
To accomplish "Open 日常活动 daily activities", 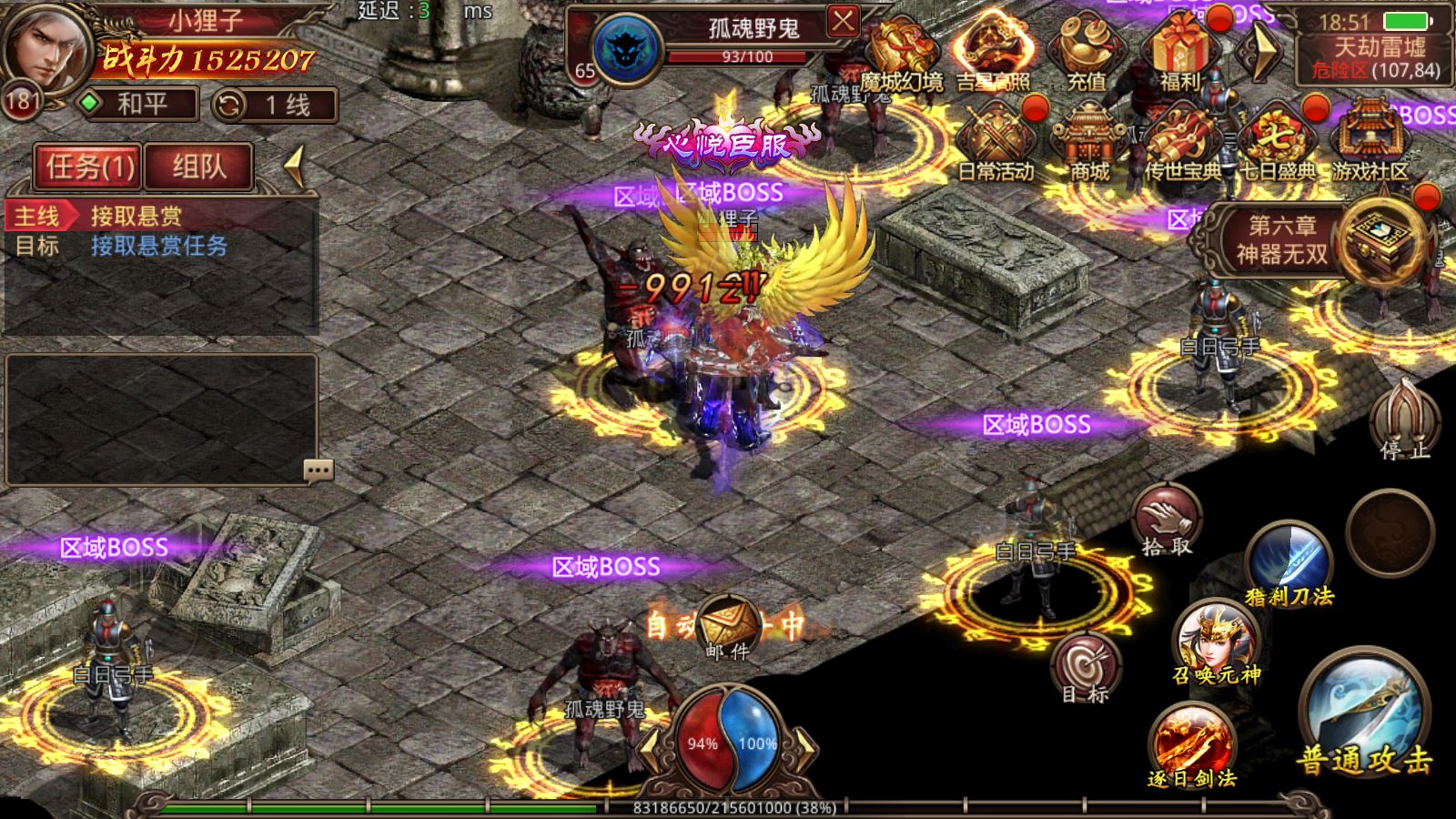I will click(x=996, y=141).
